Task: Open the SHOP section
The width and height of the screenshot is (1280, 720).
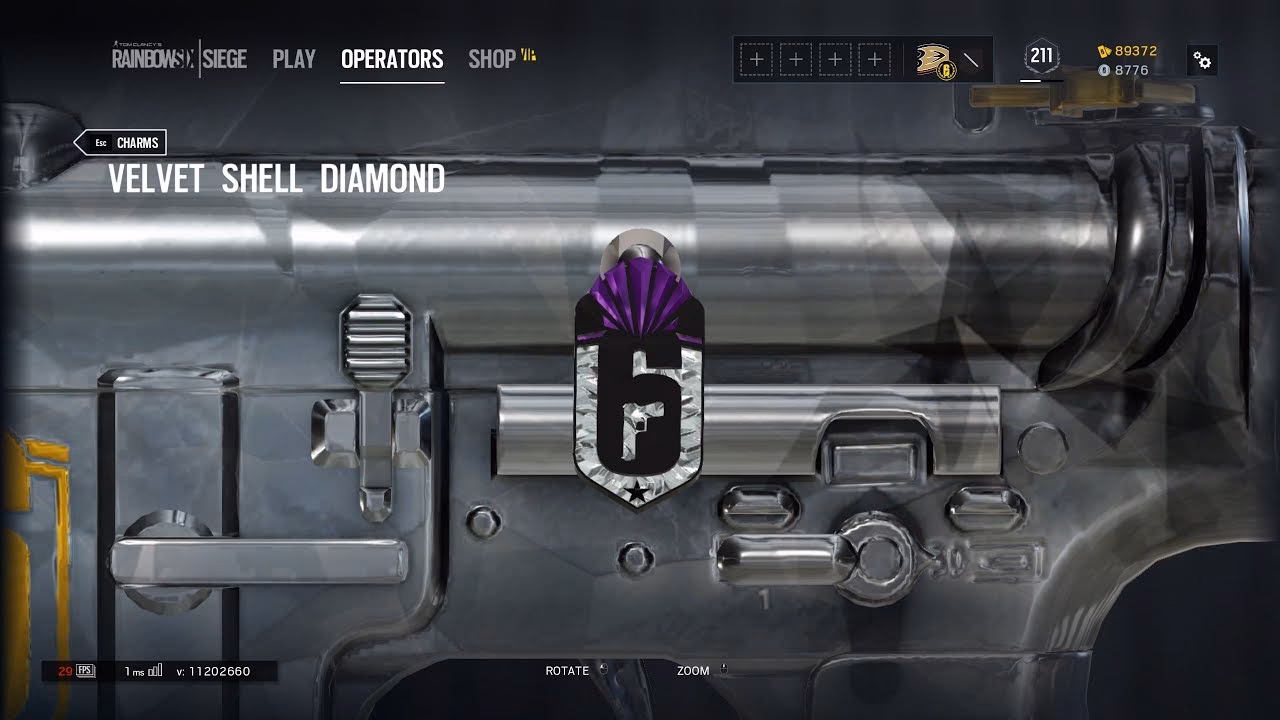Action: (x=492, y=60)
